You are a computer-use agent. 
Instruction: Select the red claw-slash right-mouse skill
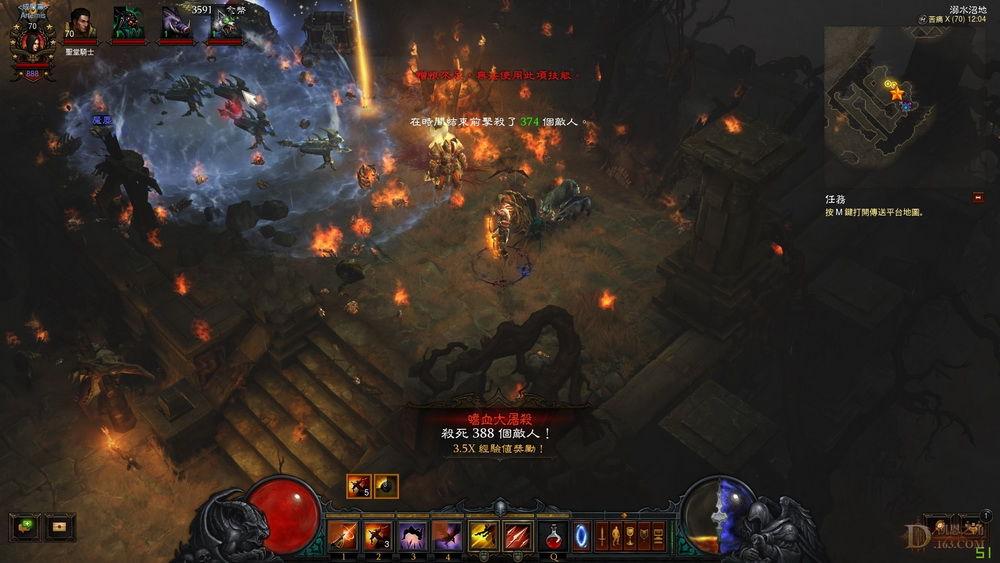(517, 535)
